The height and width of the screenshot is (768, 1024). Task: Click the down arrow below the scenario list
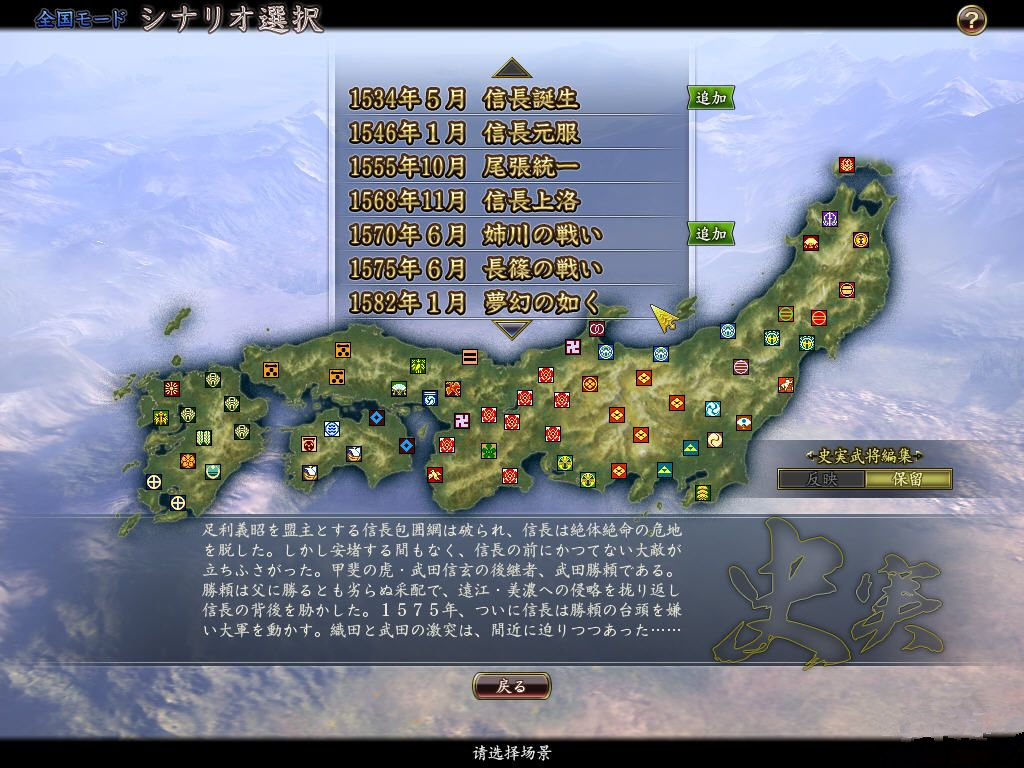512,330
